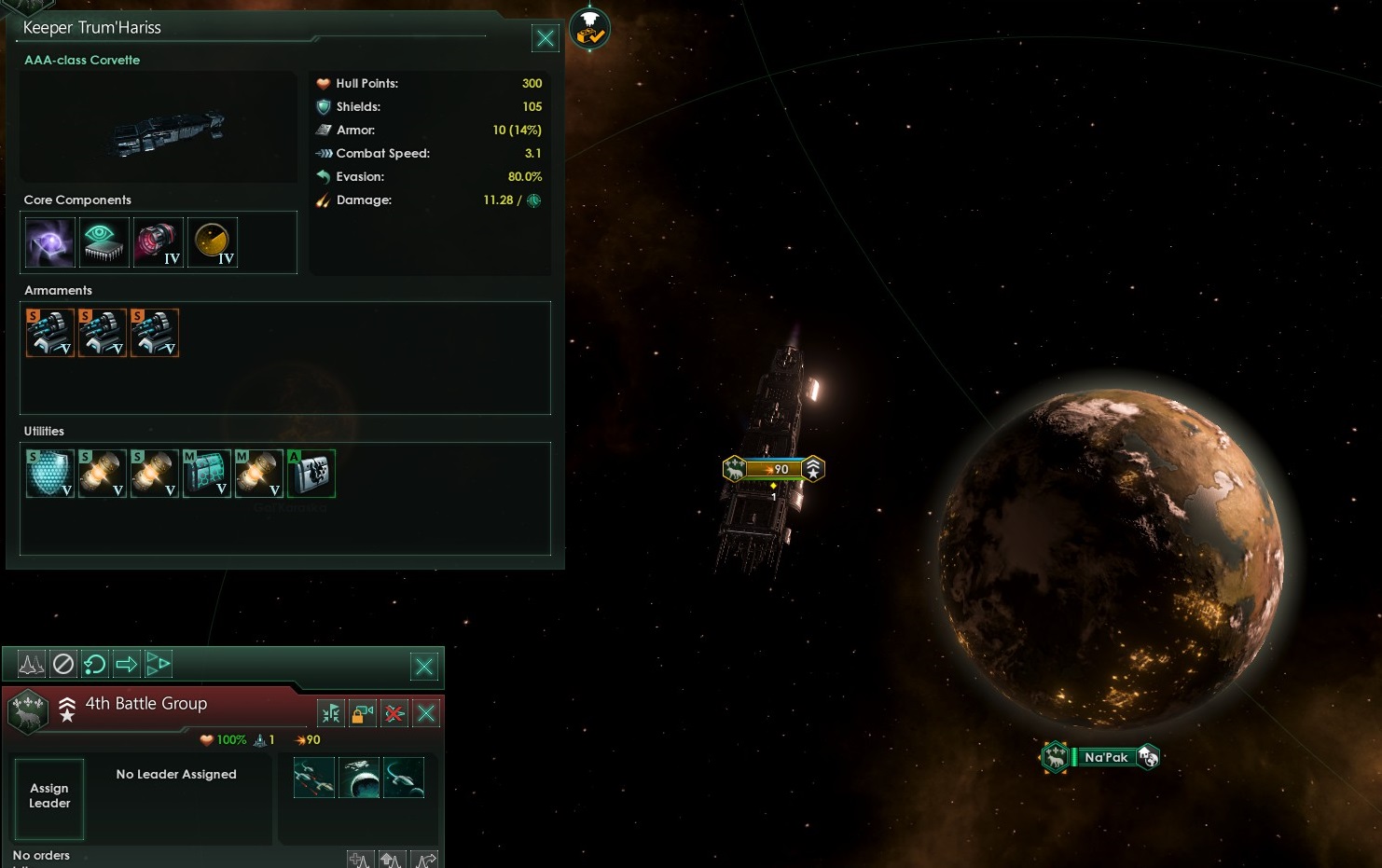Inspect the medium armor plating utility
This screenshot has height=868, width=1382.
pos(206,474)
